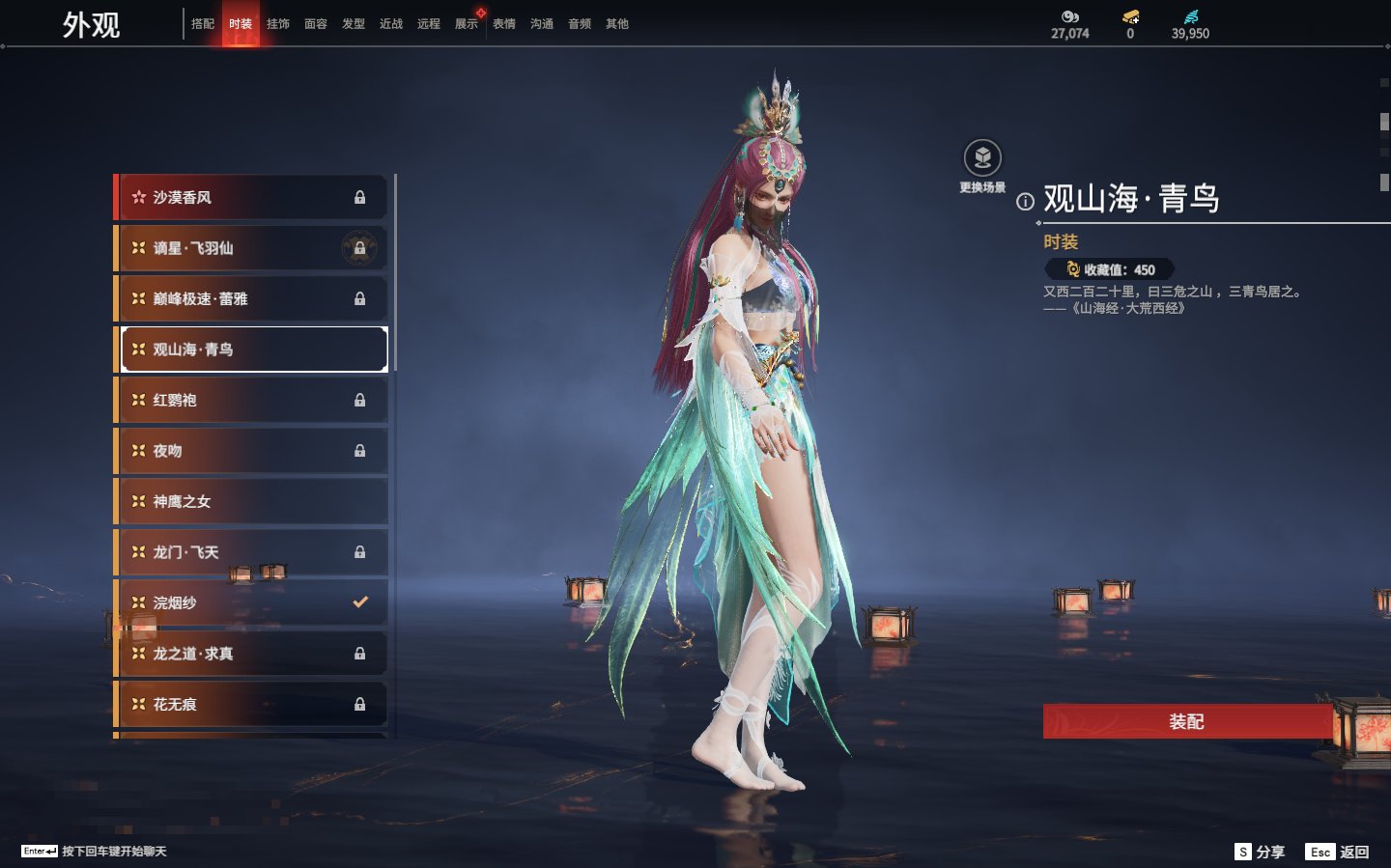Select the 红鹦袍 outfit entry
This screenshot has height=868, width=1391.
click(x=251, y=400)
